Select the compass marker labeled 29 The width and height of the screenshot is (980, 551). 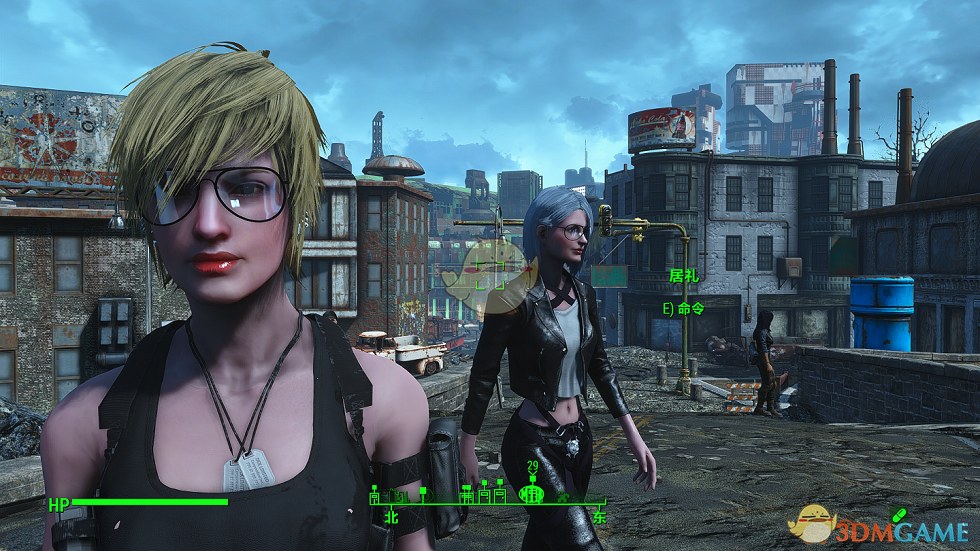tap(532, 493)
